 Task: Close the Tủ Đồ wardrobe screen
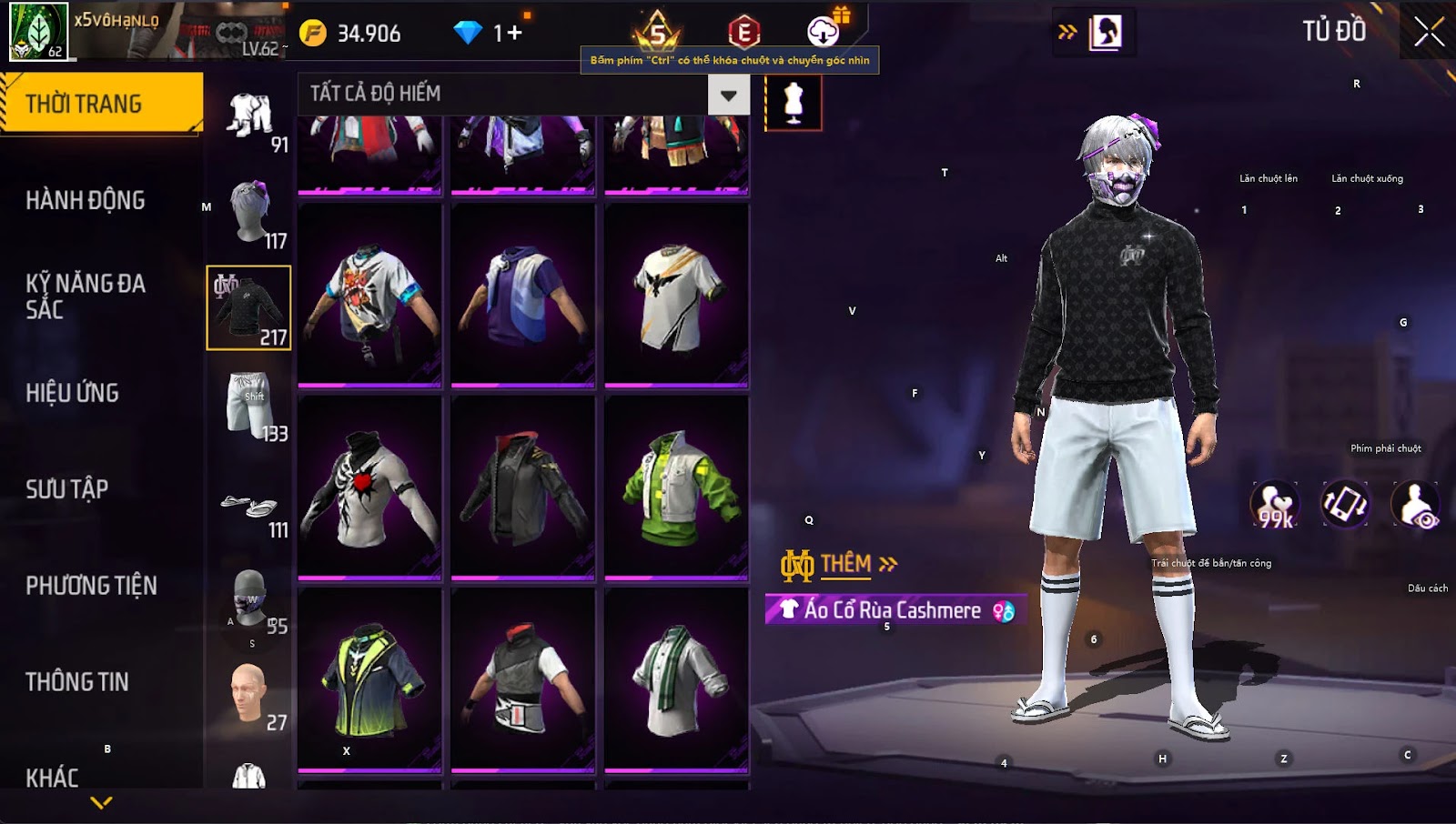[x=1429, y=32]
